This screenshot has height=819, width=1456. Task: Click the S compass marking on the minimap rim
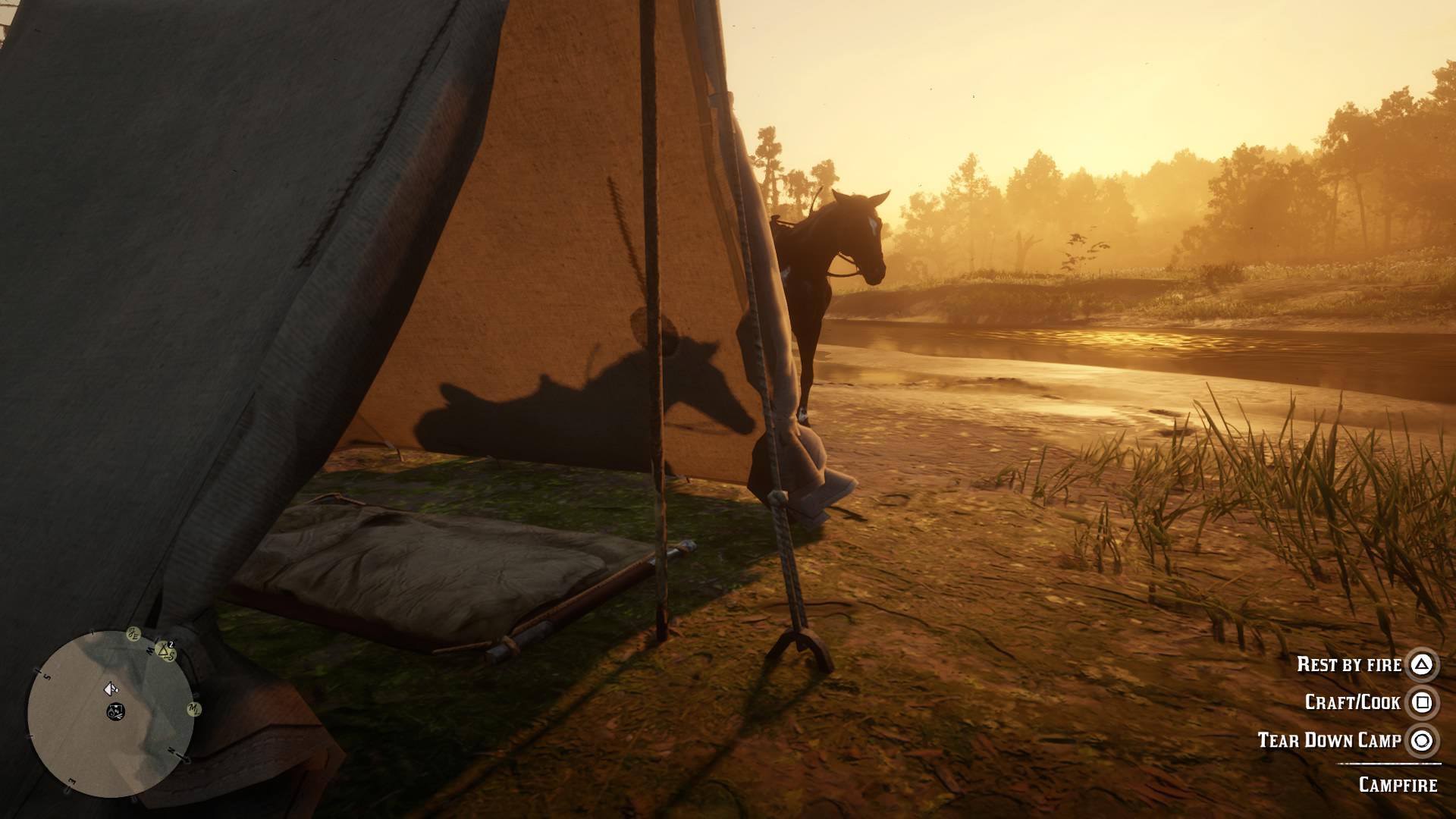pos(45,676)
